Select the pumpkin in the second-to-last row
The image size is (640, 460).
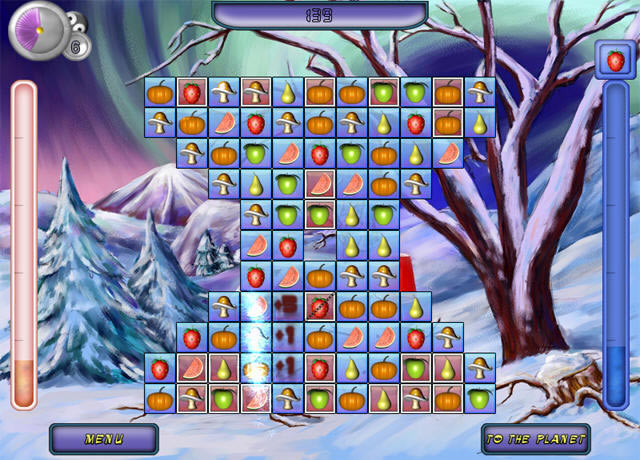coord(383,368)
